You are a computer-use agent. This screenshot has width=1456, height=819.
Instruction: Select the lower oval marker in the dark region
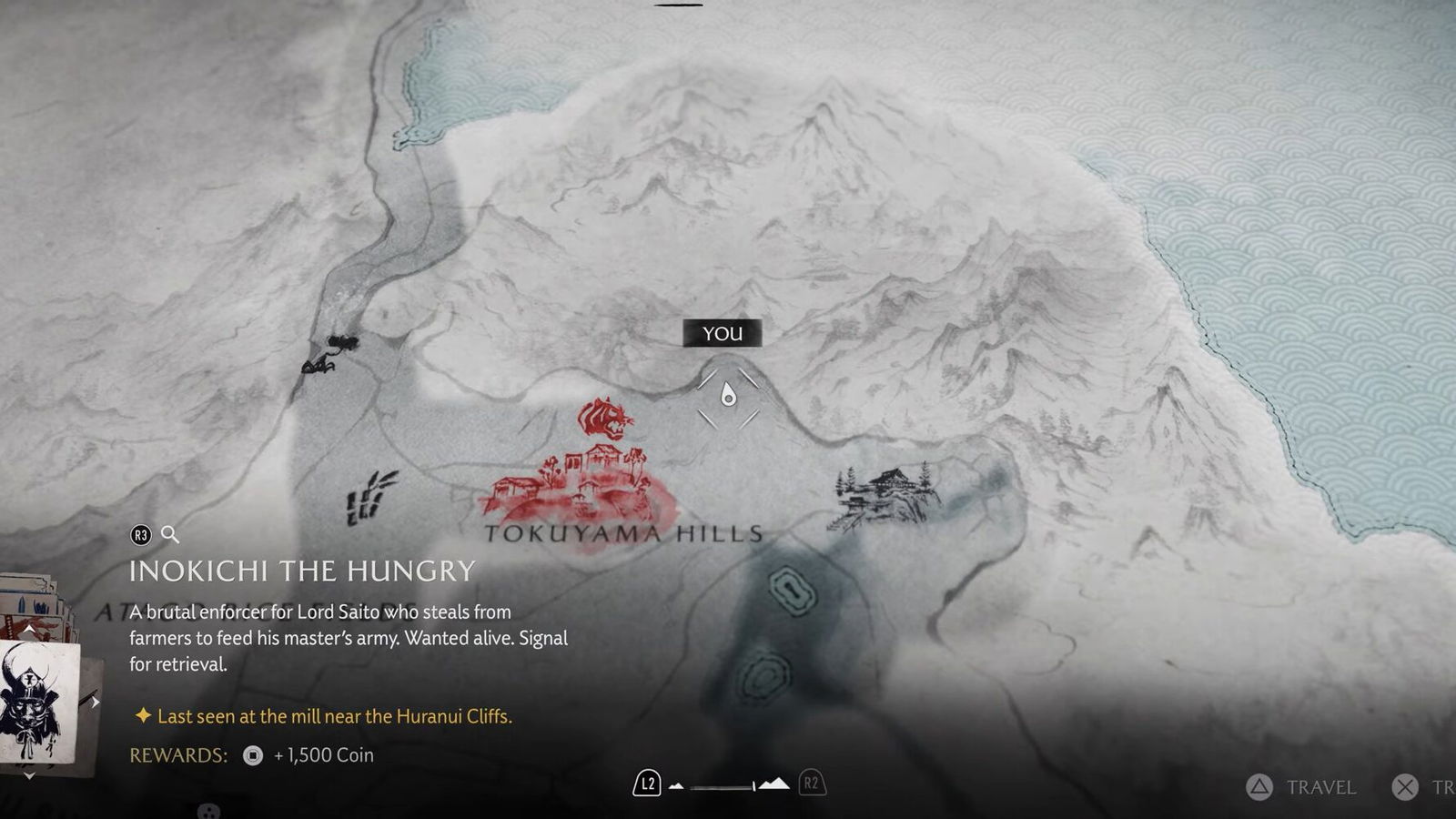click(763, 677)
